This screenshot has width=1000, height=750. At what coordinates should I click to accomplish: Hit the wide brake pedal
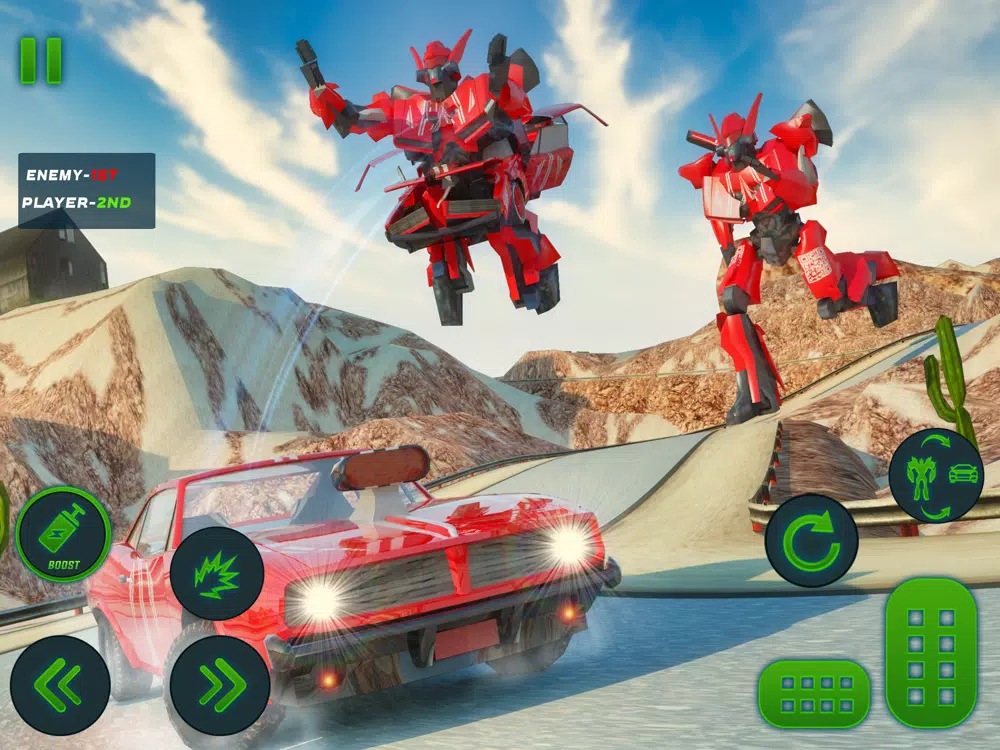[x=814, y=692]
